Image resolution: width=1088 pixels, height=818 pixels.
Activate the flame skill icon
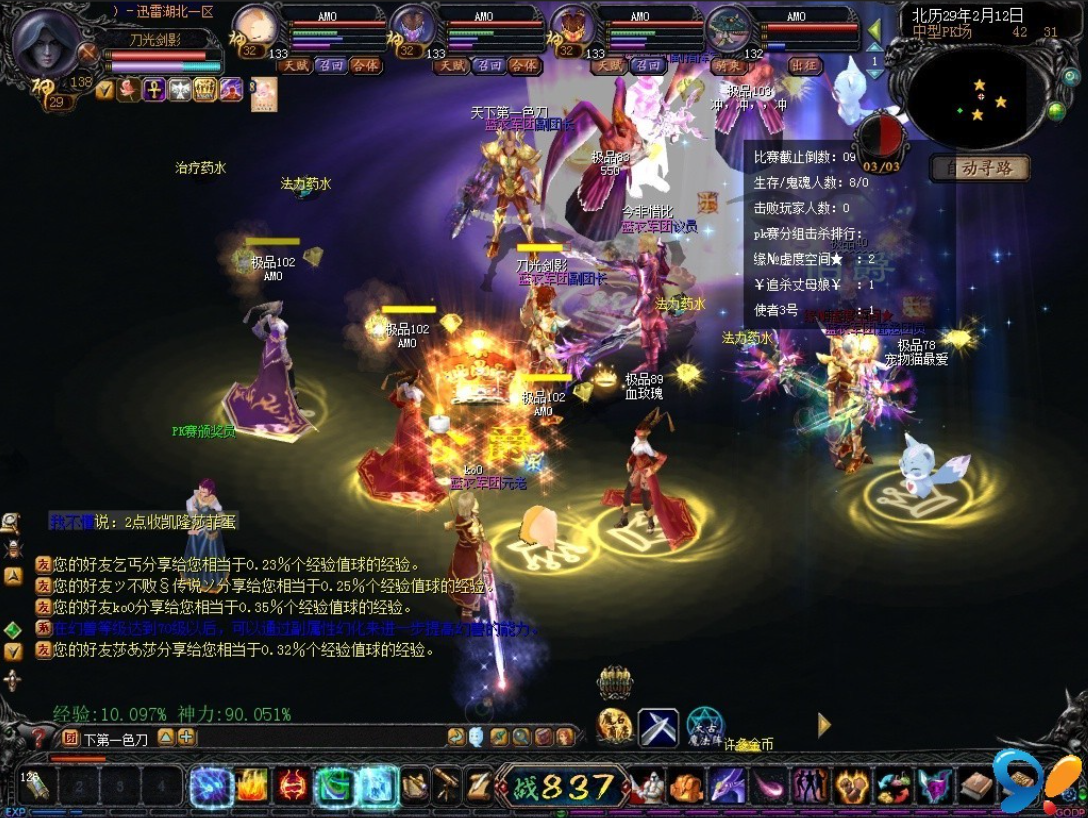[252, 786]
